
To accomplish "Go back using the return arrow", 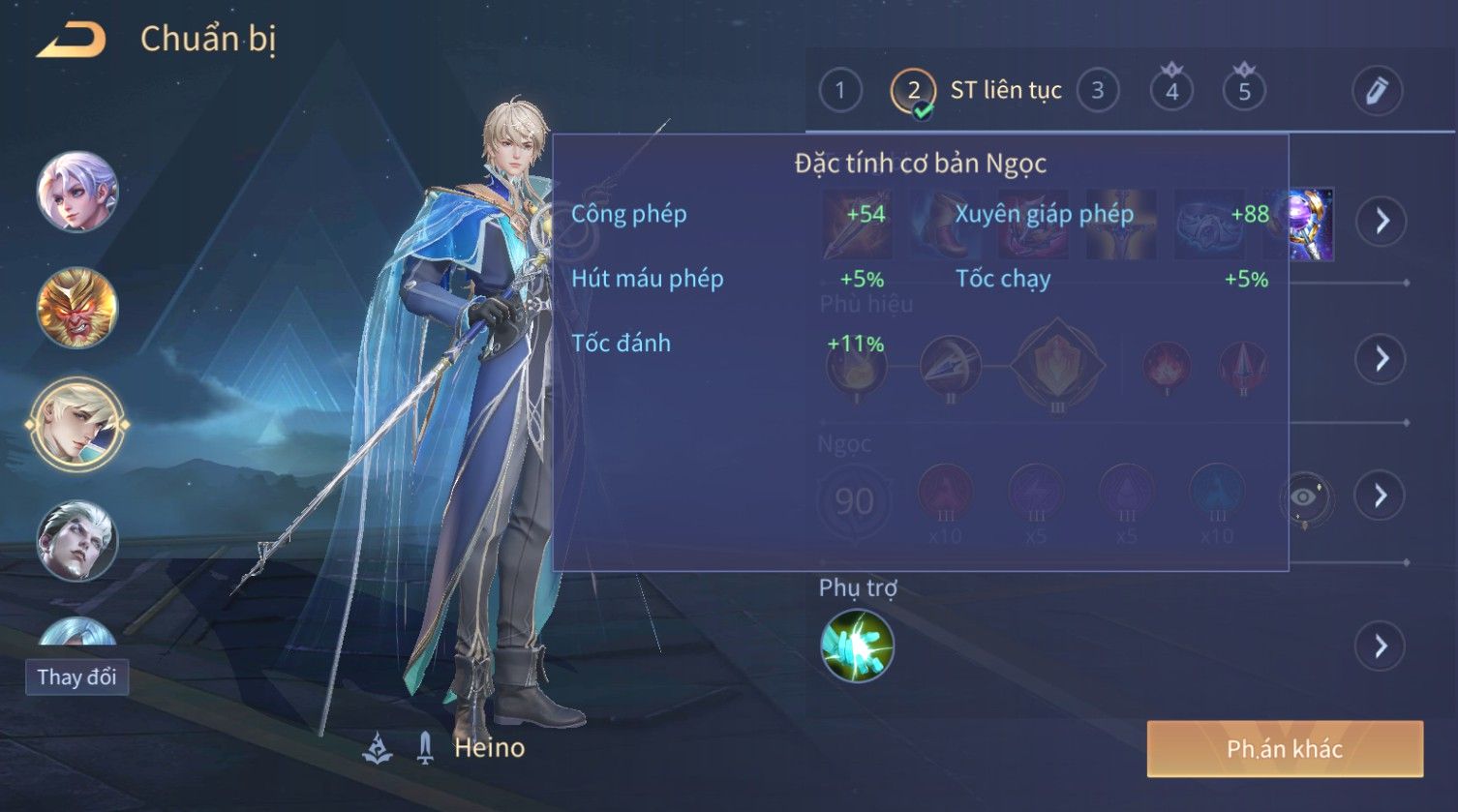I will point(71,41).
